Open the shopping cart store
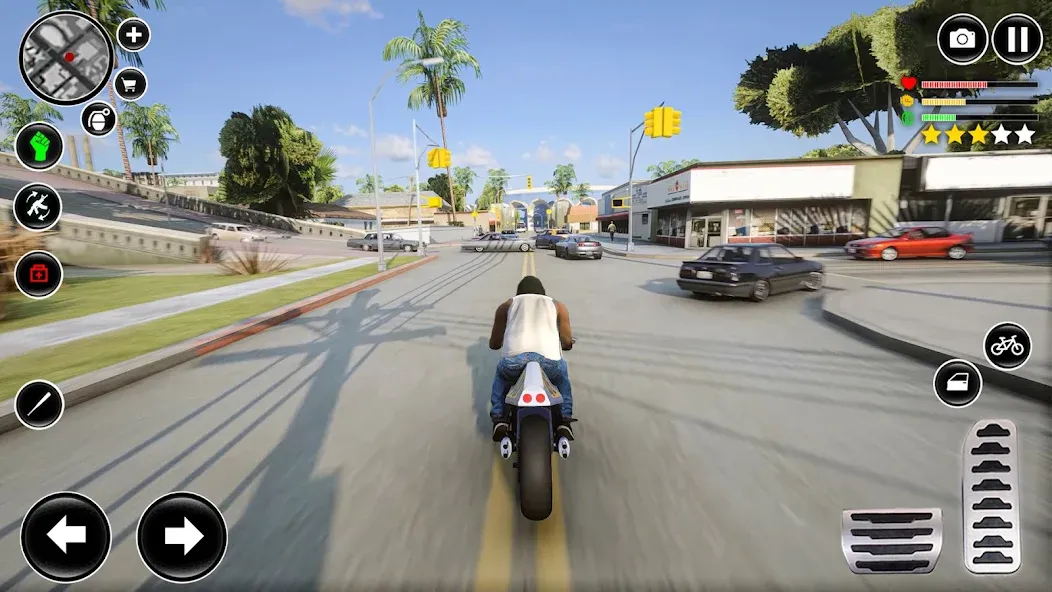This screenshot has height=592, width=1052. [x=131, y=84]
